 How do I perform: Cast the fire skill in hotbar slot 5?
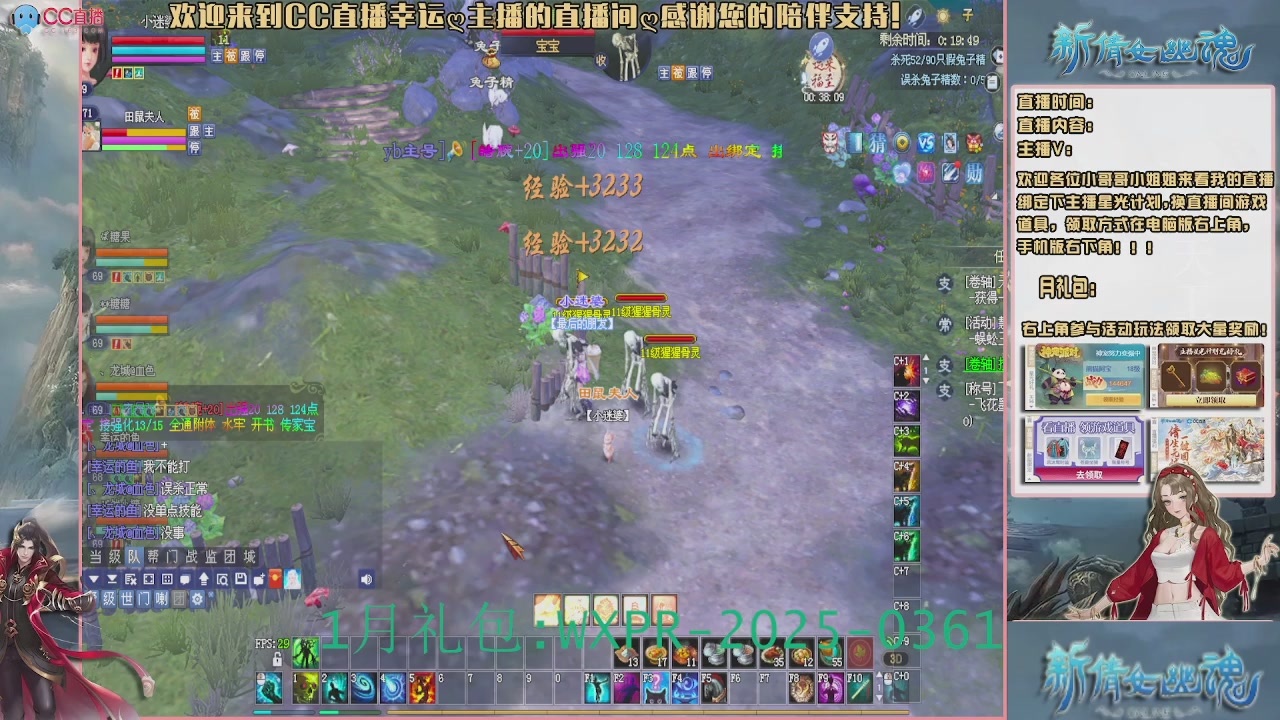pos(422,688)
